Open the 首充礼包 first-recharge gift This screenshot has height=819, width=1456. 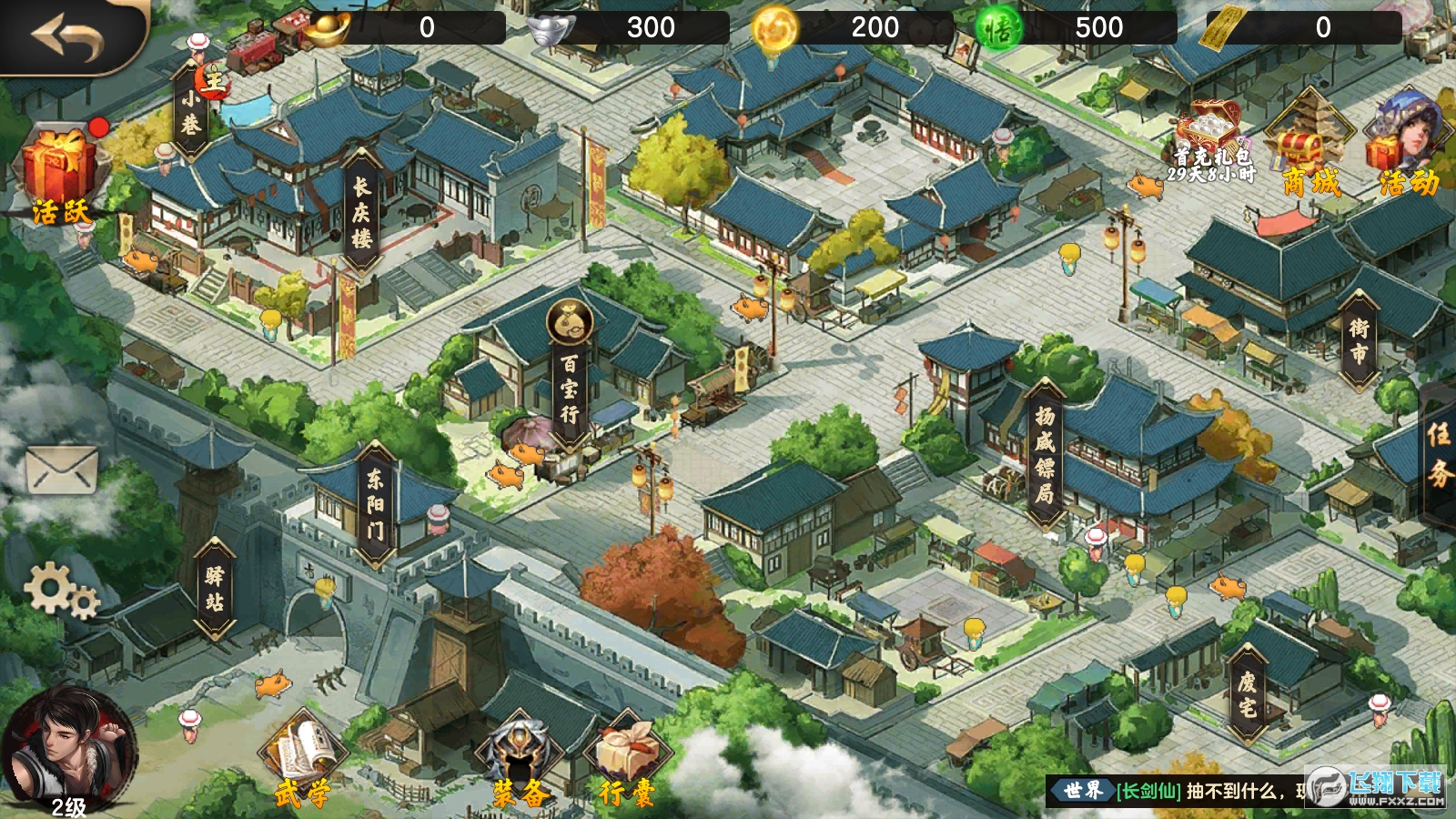pyautogui.click(x=1211, y=144)
